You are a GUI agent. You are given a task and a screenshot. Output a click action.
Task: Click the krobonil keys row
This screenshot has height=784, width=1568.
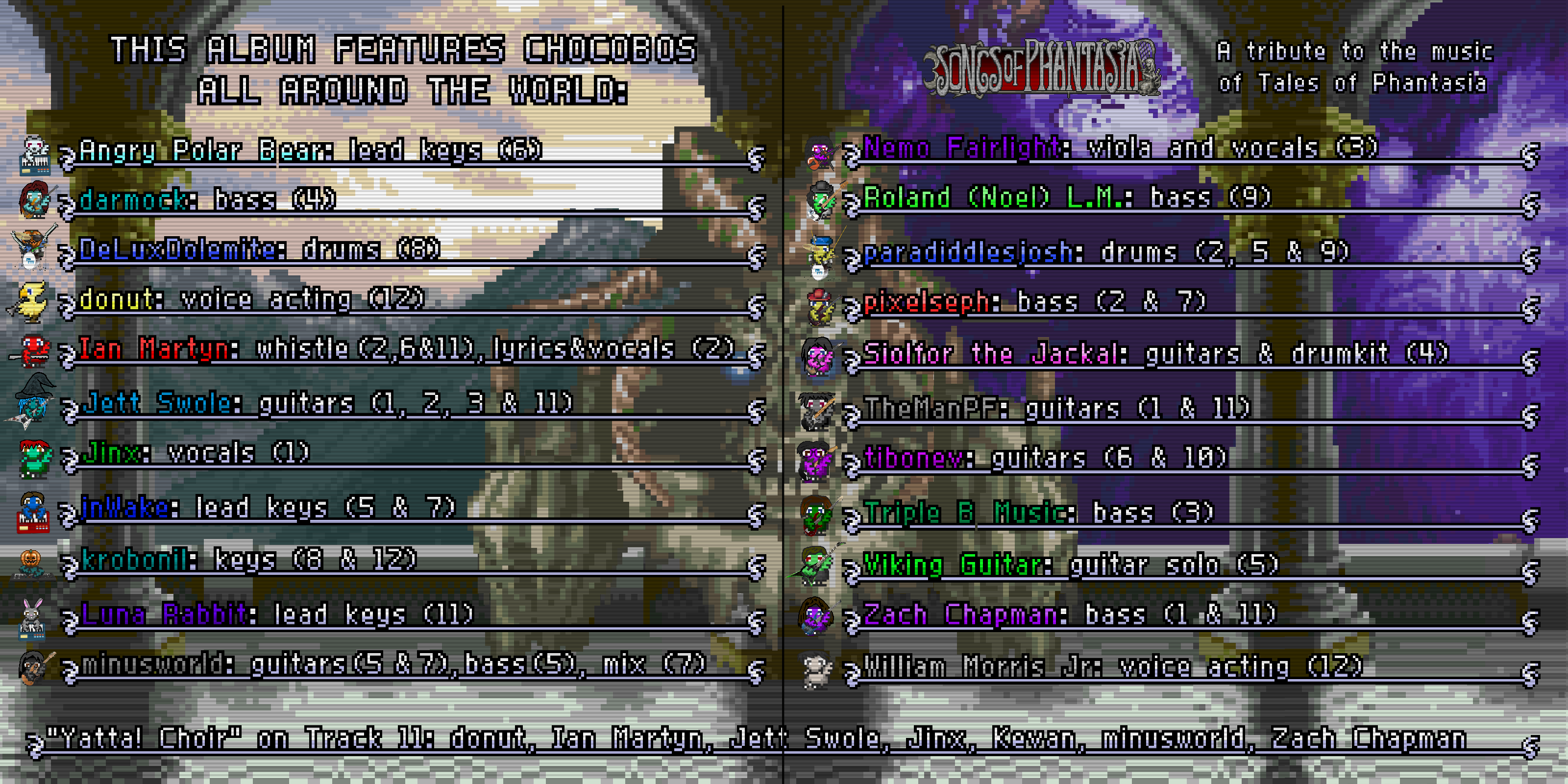(248, 560)
